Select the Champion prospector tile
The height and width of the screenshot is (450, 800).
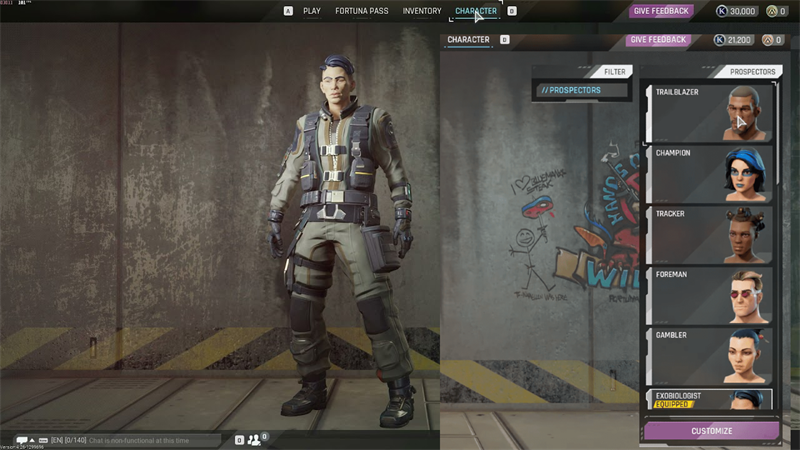tap(708, 174)
